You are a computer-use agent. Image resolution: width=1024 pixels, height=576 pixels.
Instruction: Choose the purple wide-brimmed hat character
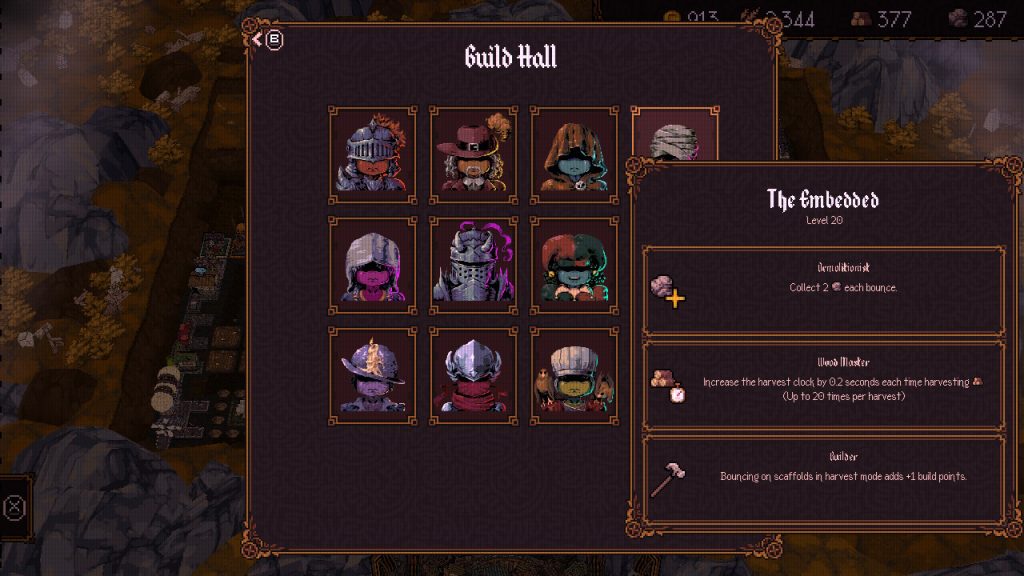[x=373, y=375]
